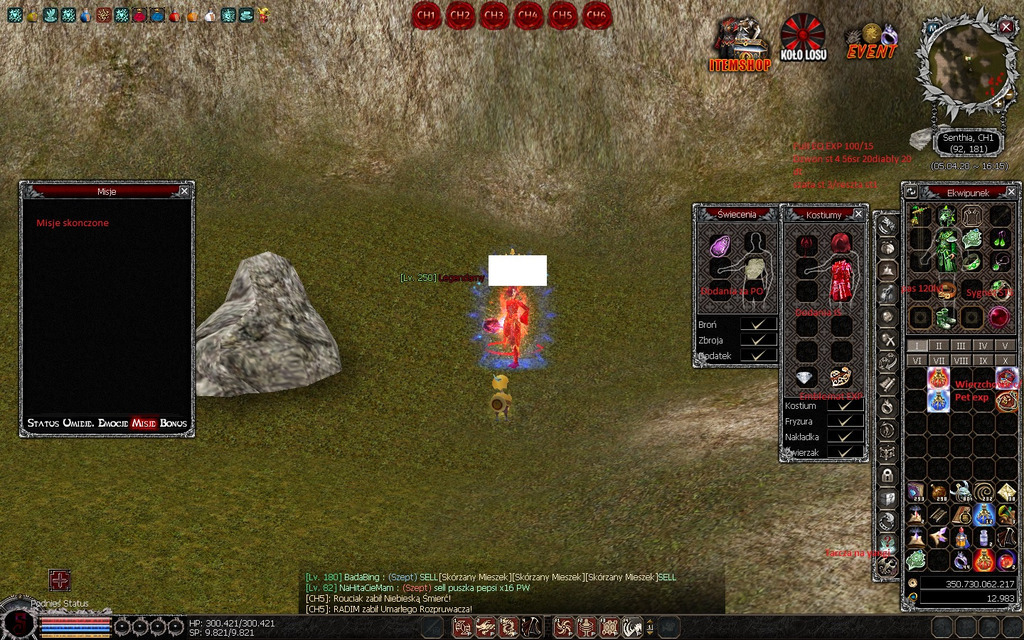Open the Itemshop

[x=740, y=44]
